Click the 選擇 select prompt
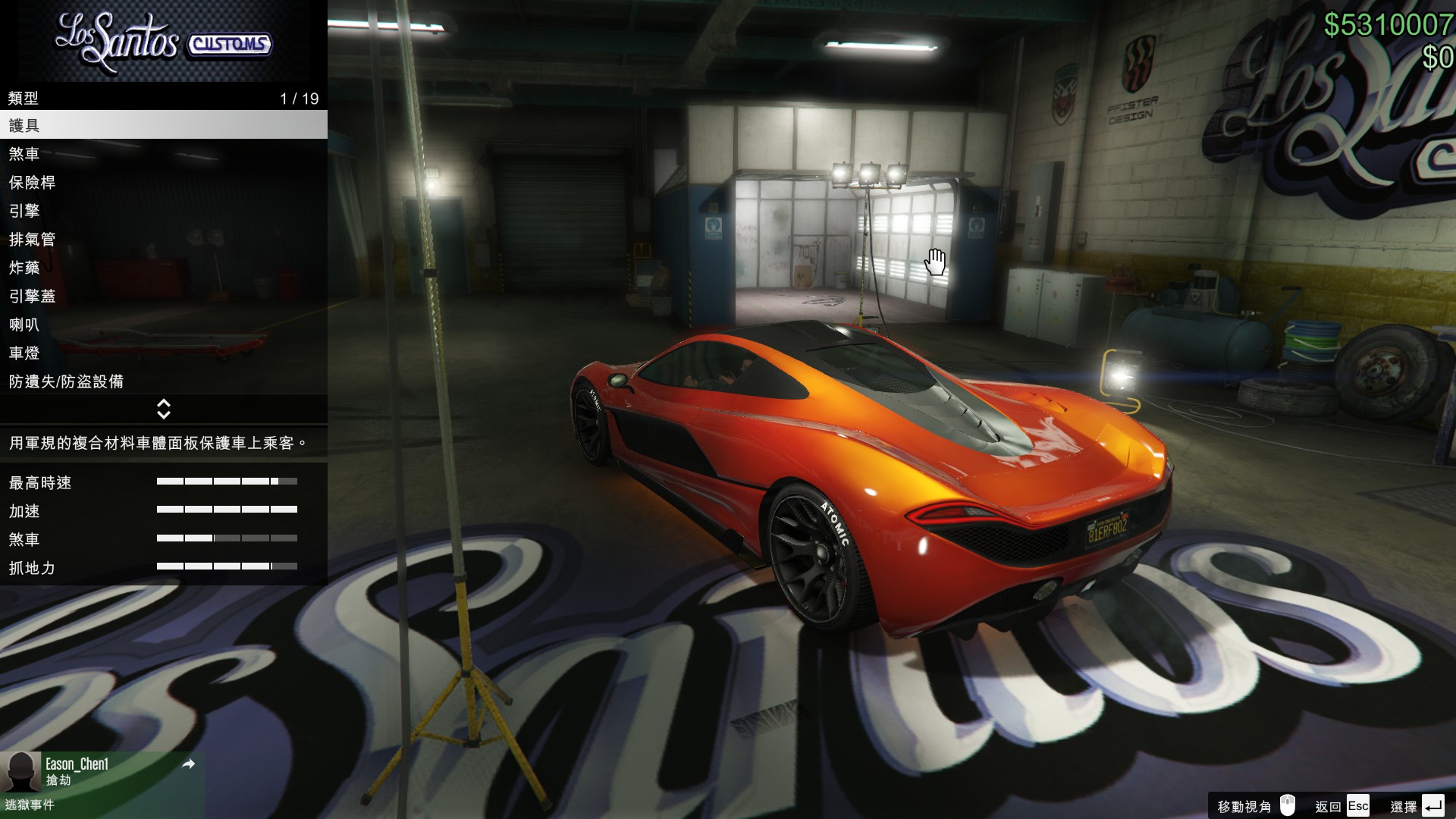 point(1417,806)
